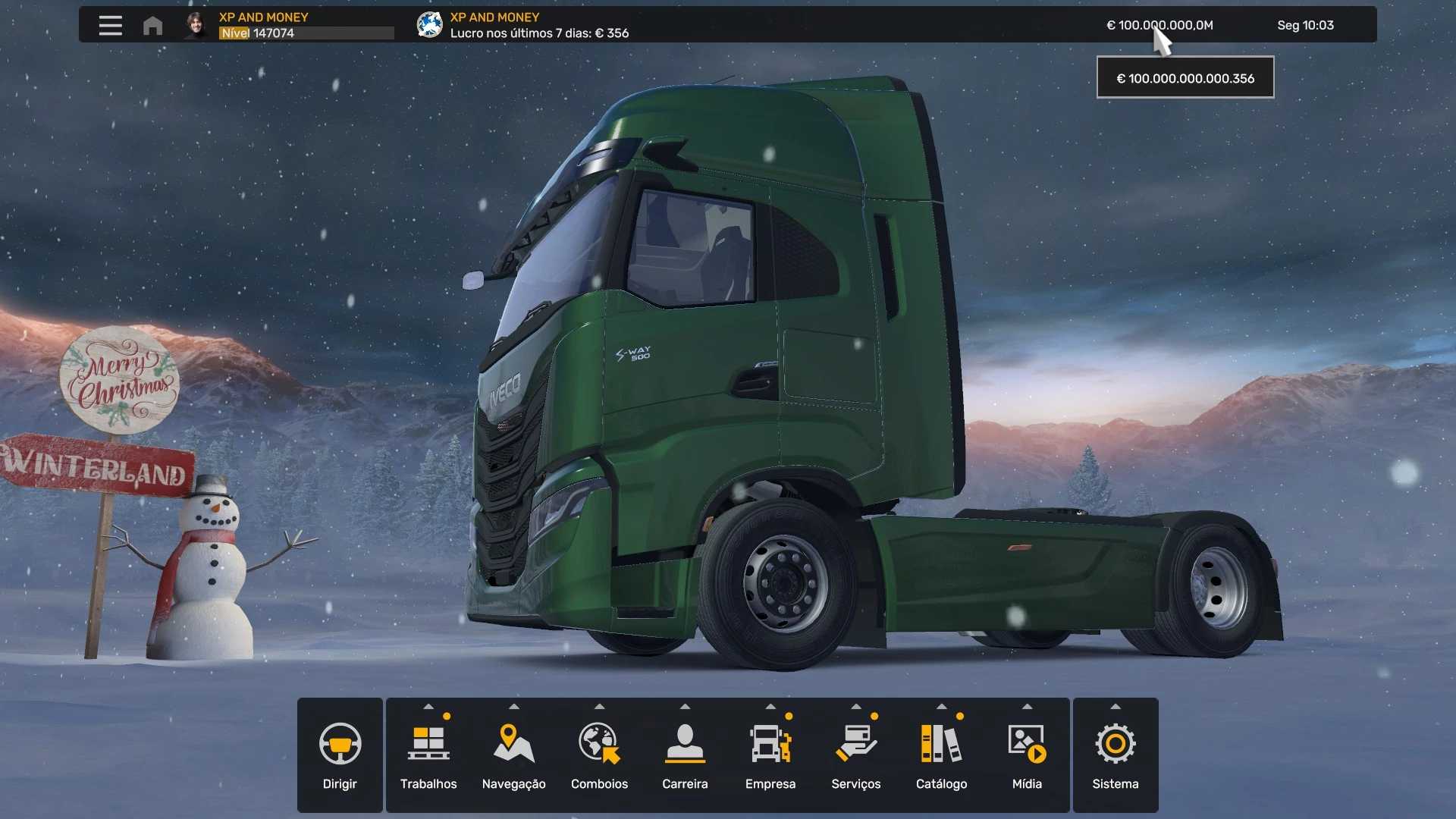The image size is (1456, 819).
Task: Open the Trabalhos jobs menu
Action: (428, 755)
